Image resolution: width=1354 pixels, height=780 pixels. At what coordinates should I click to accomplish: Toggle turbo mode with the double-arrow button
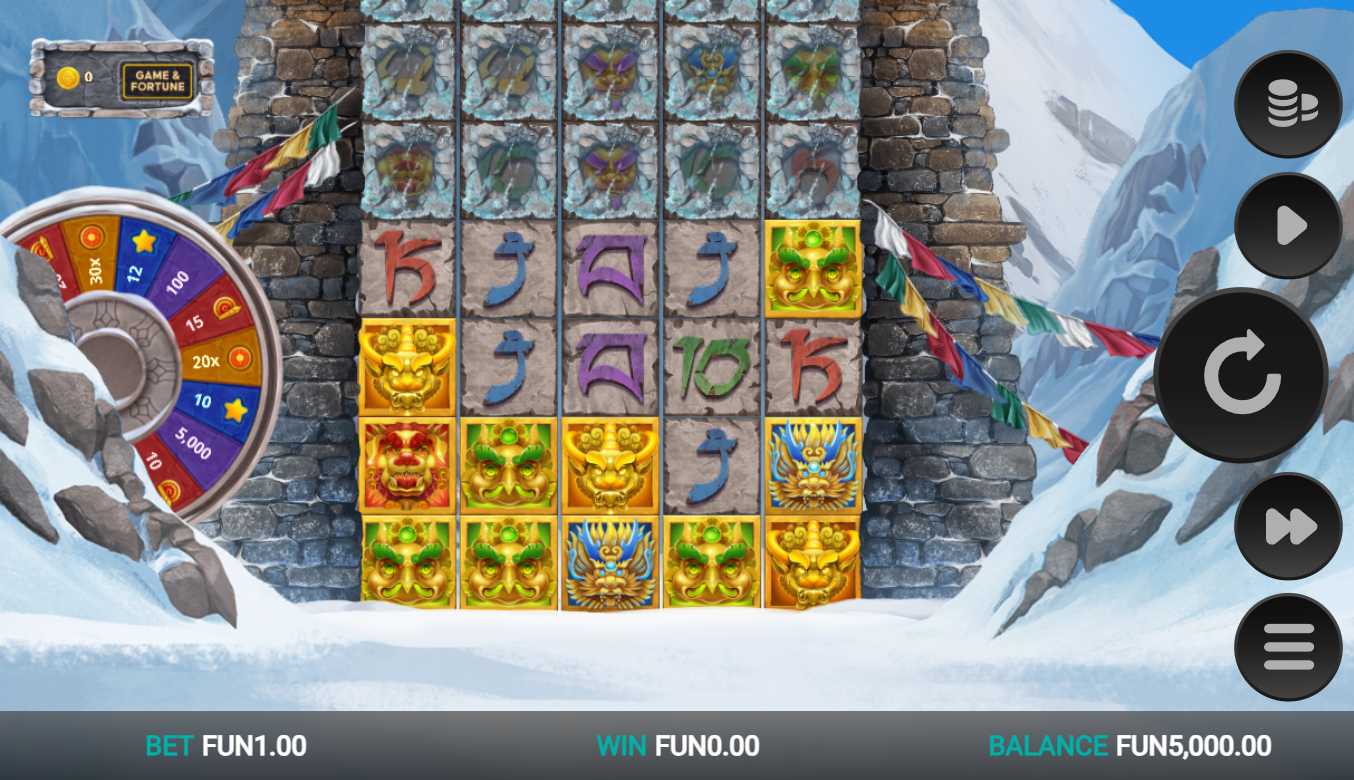(x=1288, y=526)
